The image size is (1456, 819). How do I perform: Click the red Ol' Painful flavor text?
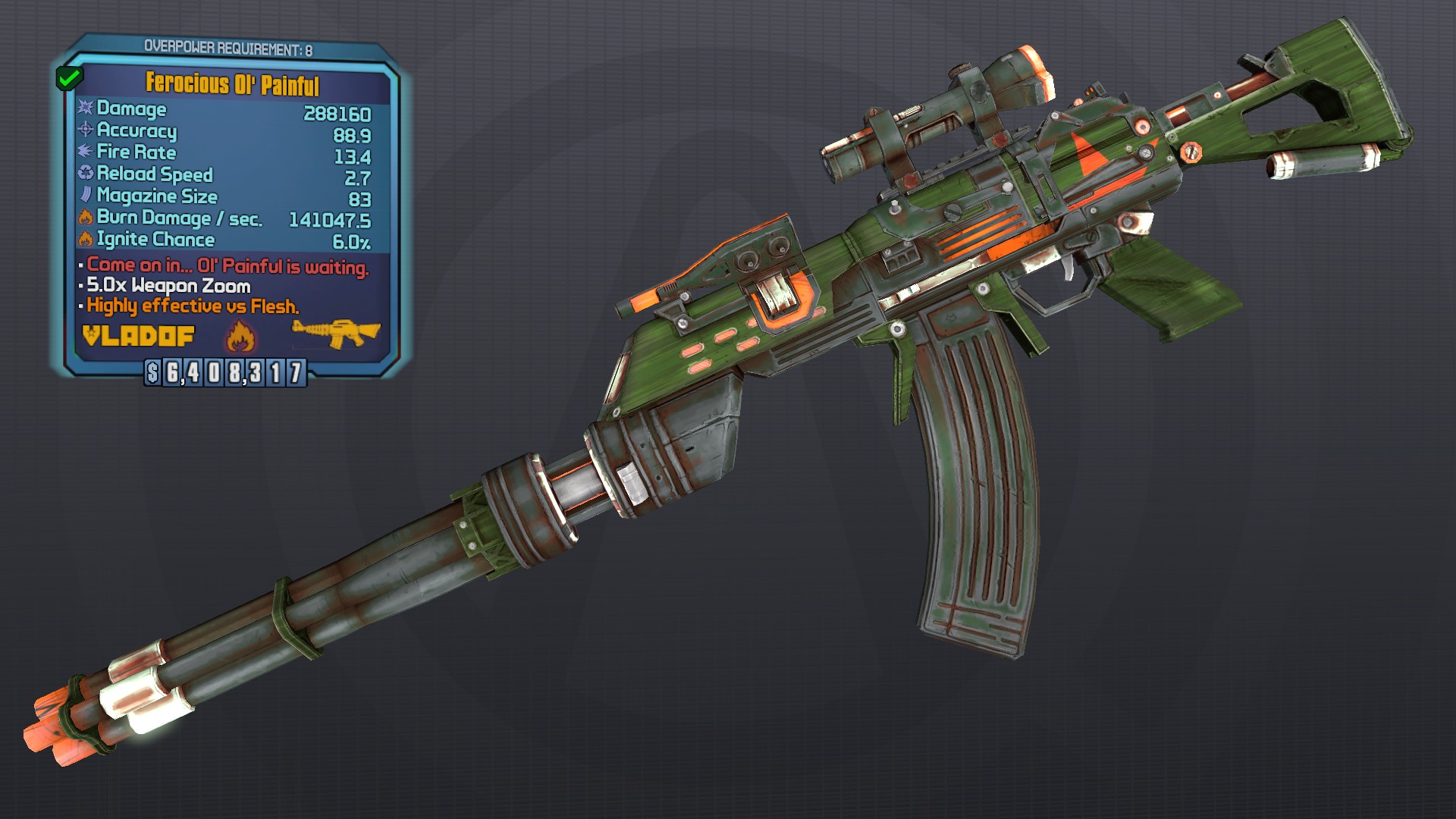pos(226,267)
